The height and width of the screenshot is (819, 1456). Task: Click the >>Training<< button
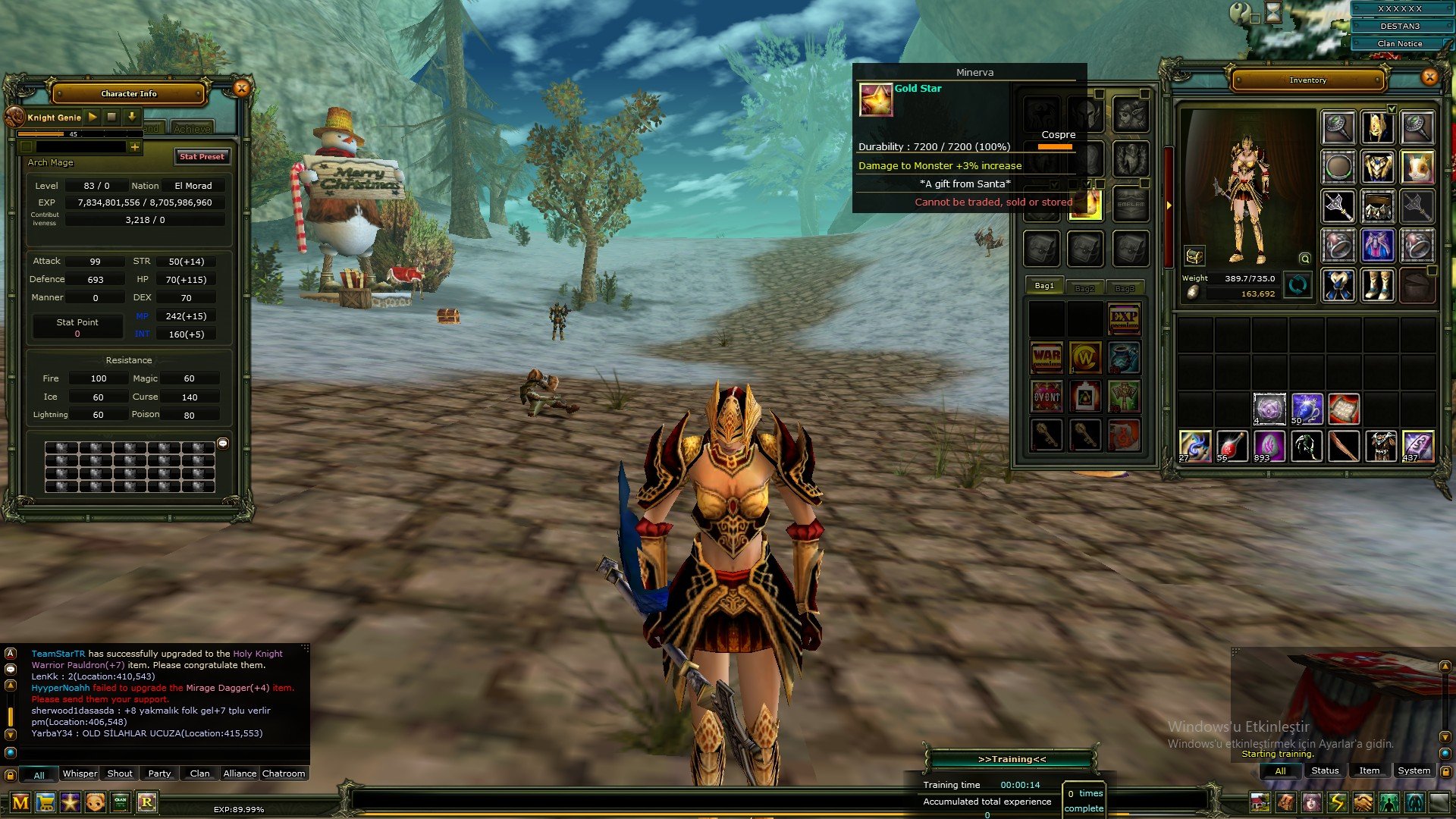click(1014, 758)
